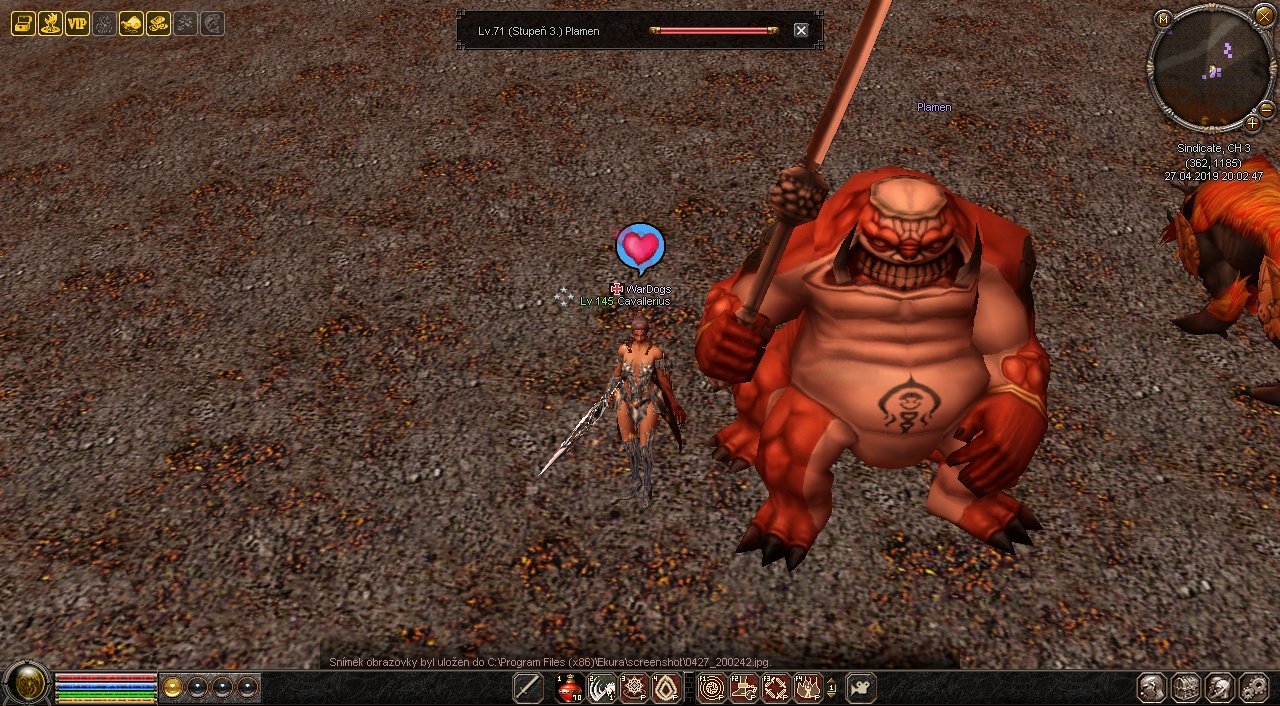Activate the spiral skill on F1
Viewport: 1280px width, 706px height.
712,688
